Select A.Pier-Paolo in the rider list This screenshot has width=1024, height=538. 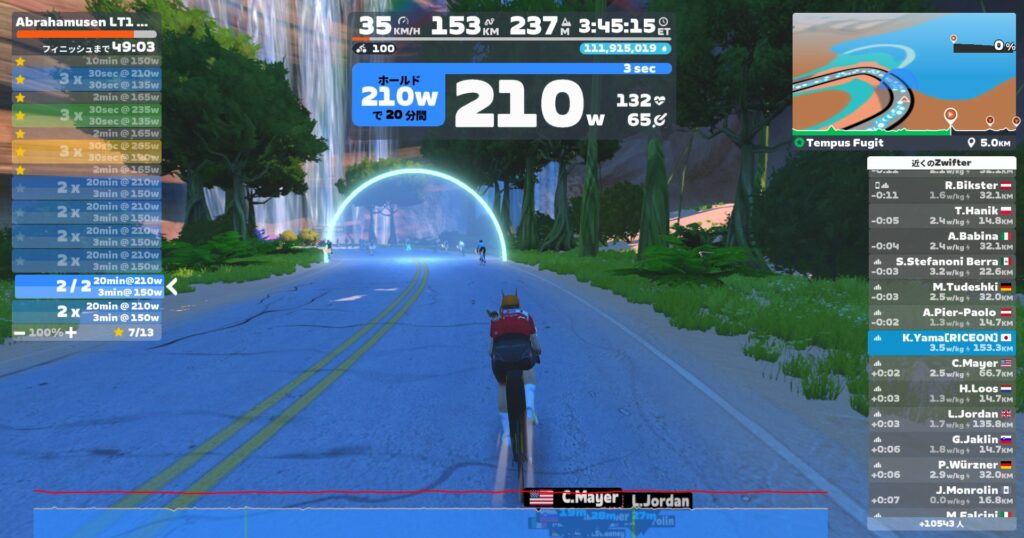coord(941,317)
